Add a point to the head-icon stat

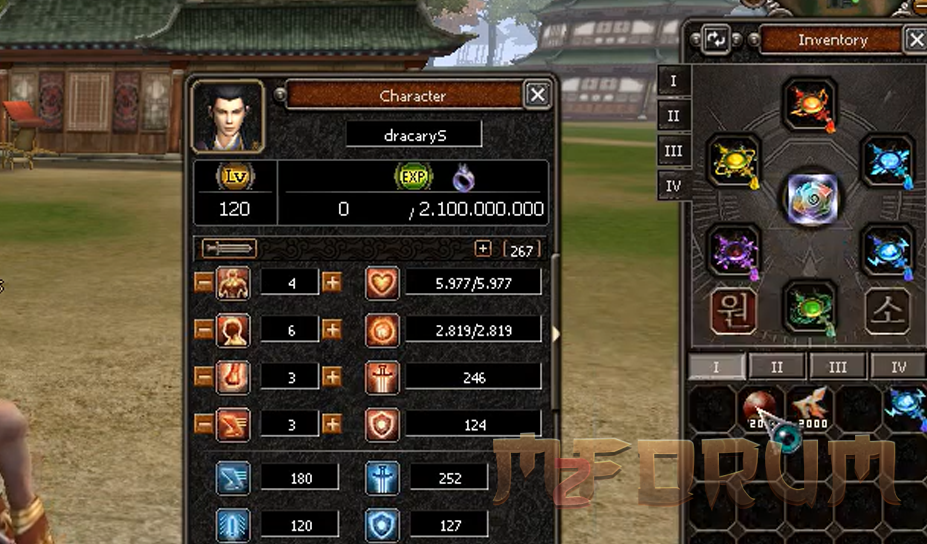tap(332, 330)
